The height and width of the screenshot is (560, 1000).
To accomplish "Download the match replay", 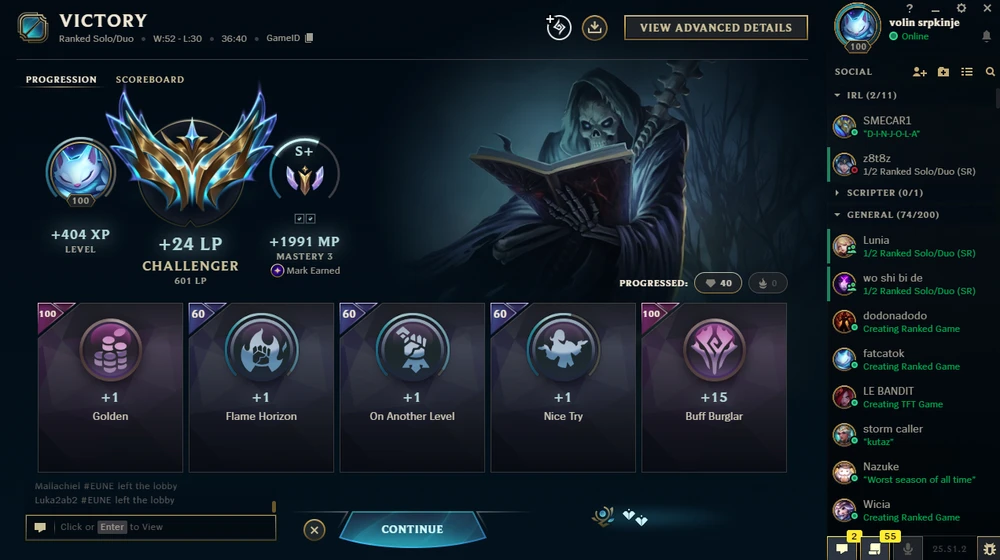I will pyautogui.click(x=595, y=28).
